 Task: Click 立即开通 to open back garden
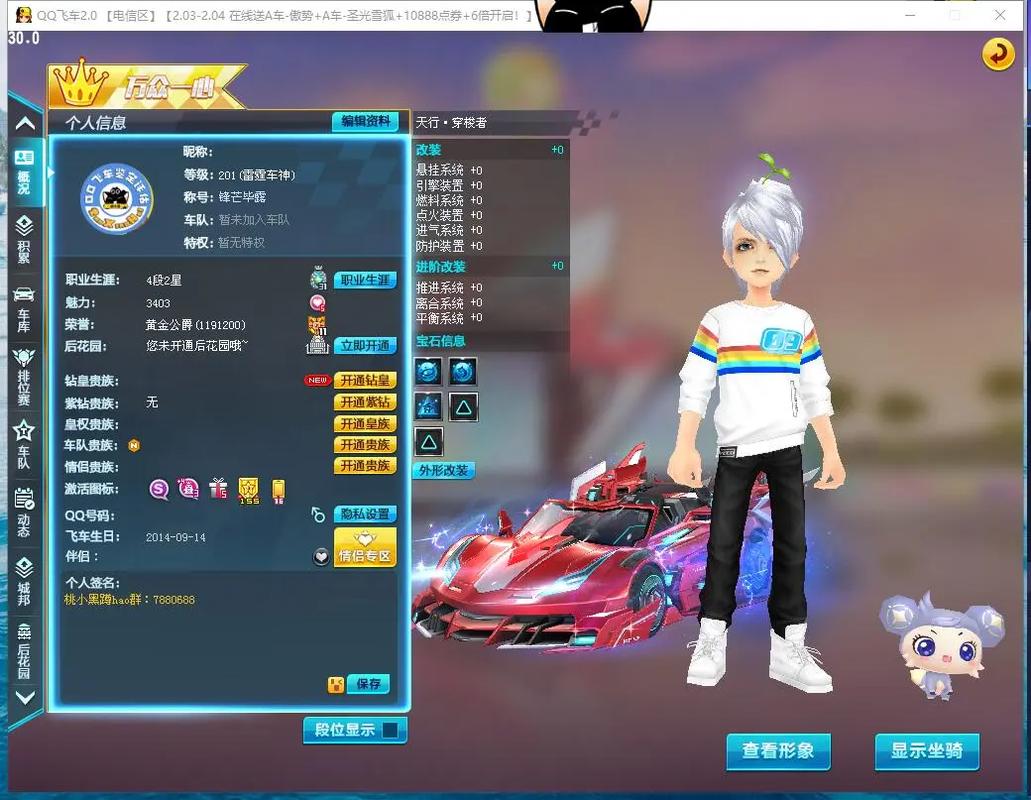point(365,345)
